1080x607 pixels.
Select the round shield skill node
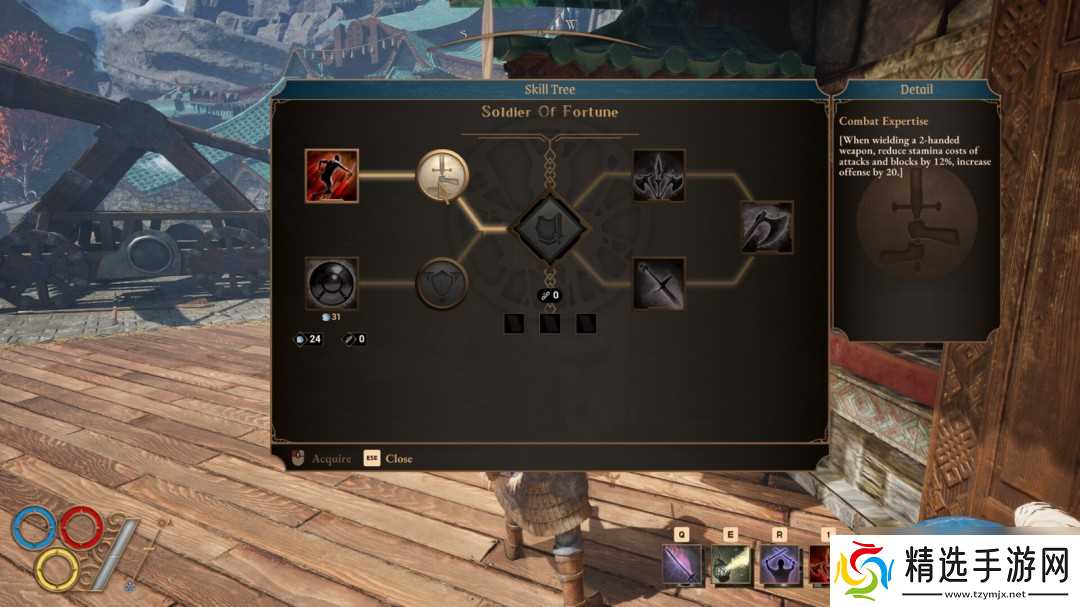[332, 284]
